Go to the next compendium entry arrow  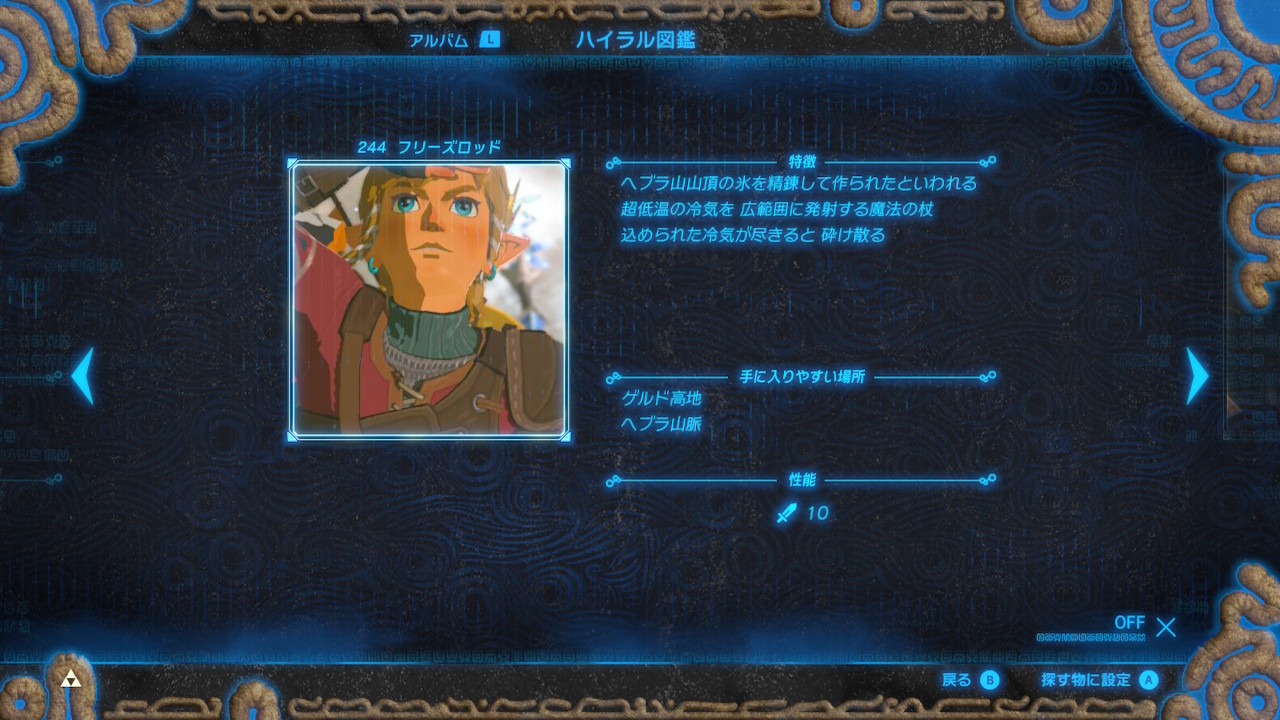coord(1196,376)
